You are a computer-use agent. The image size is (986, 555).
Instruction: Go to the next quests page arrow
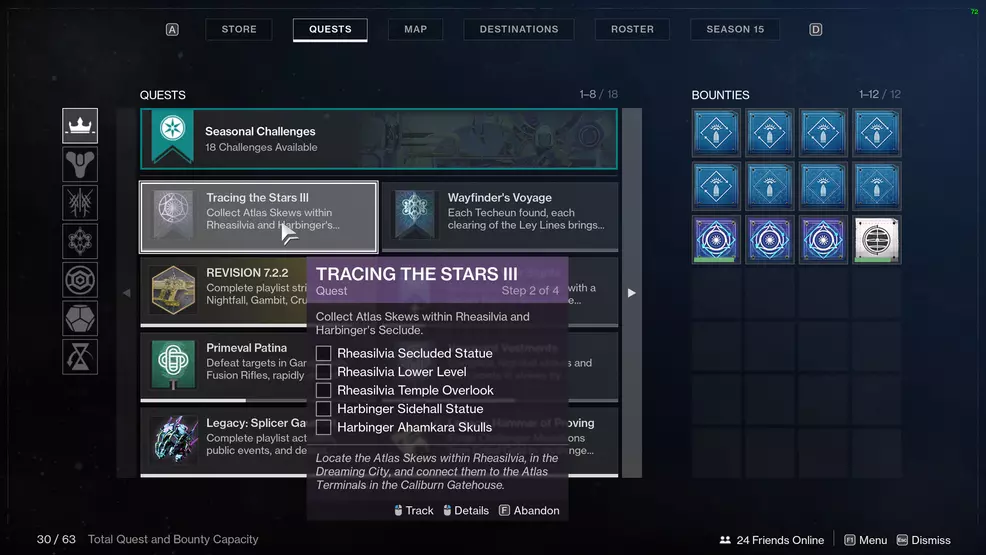coord(631,293)
